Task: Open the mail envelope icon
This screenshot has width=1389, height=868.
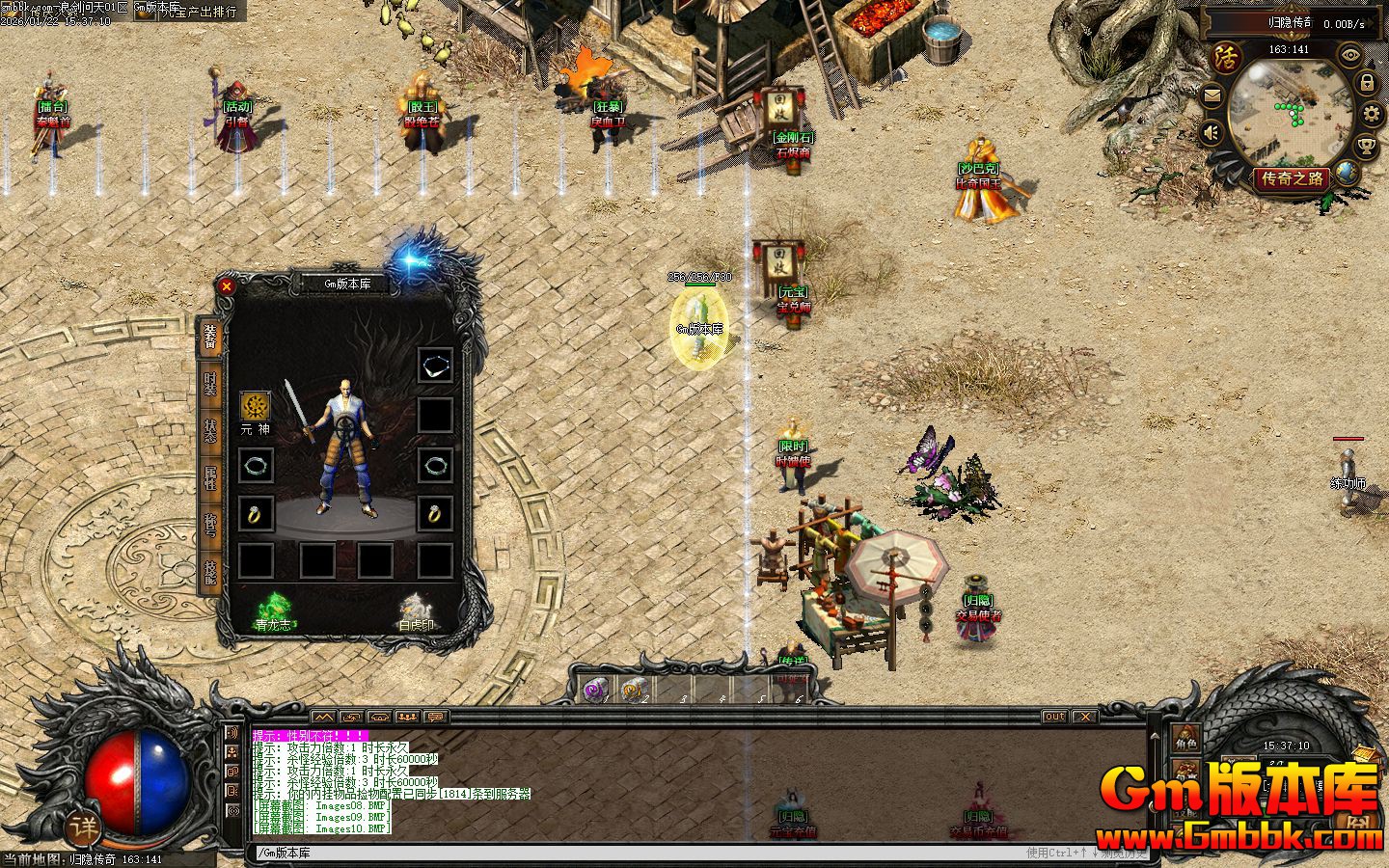Action: tap(1212, 96)
